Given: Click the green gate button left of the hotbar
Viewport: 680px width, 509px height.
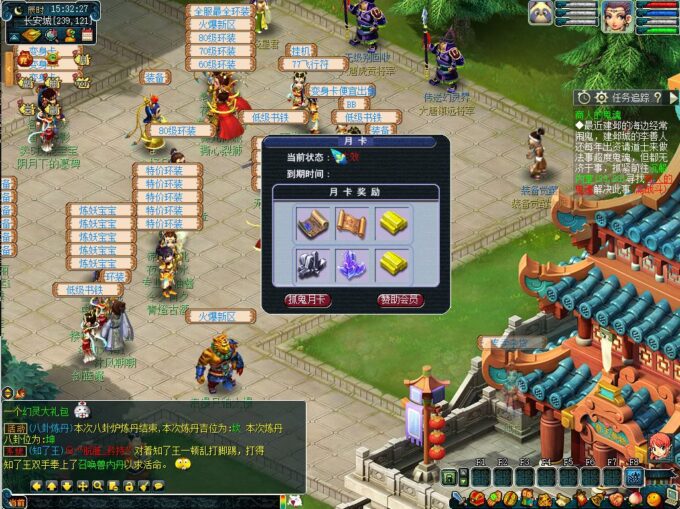Looking at the screenshot, I should click(x=450, y=477).
